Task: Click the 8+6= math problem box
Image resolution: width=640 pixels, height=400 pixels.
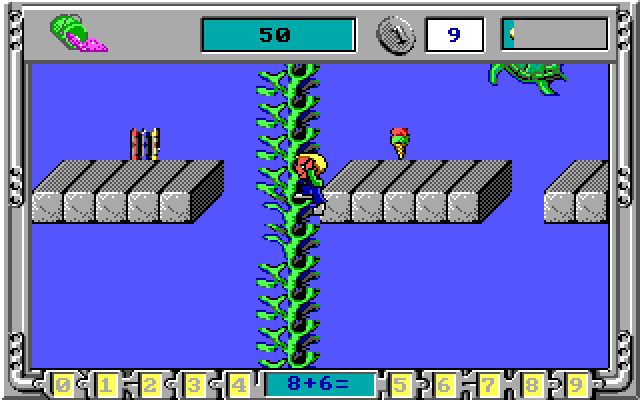Action: pos(319,384)
